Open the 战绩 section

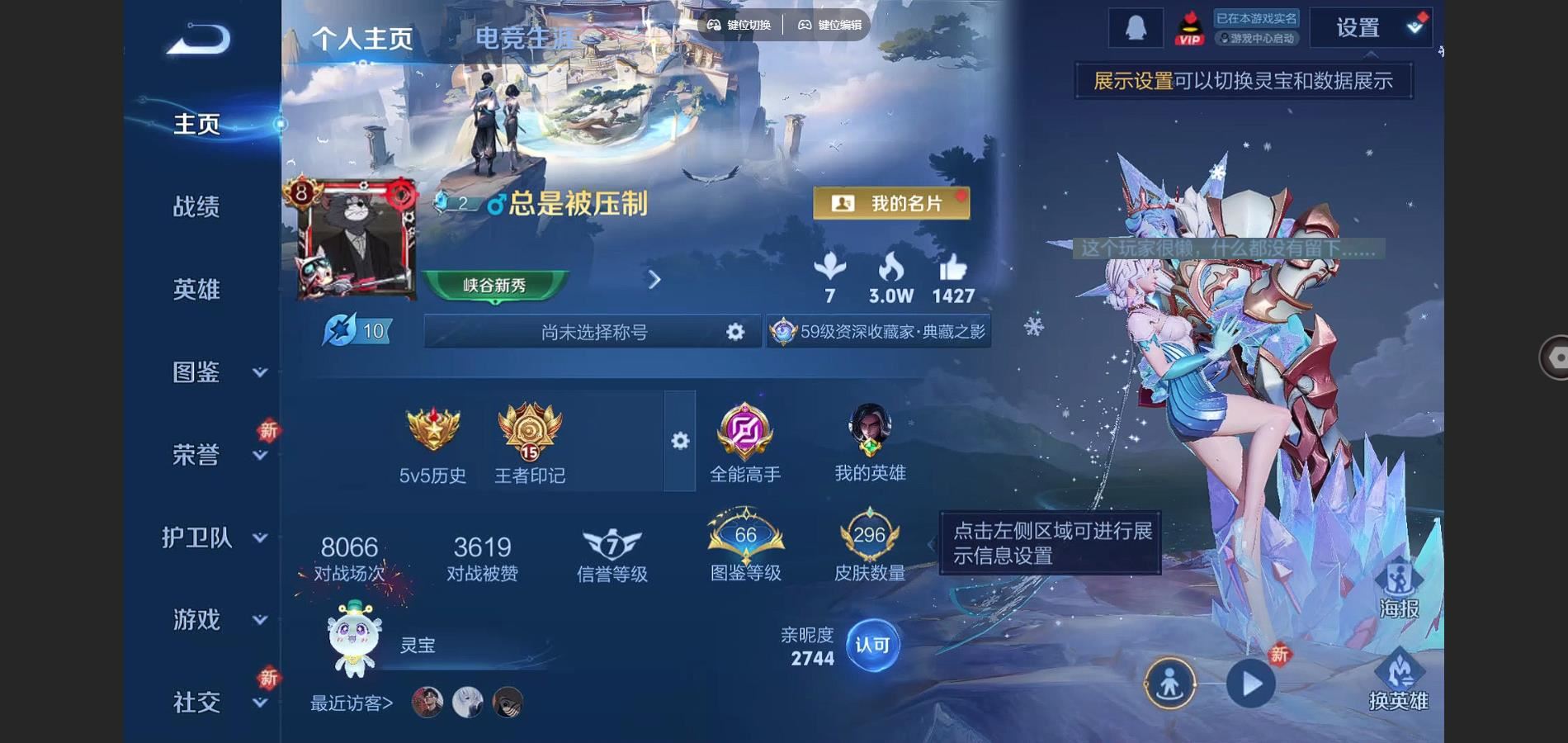coord(196,206)
